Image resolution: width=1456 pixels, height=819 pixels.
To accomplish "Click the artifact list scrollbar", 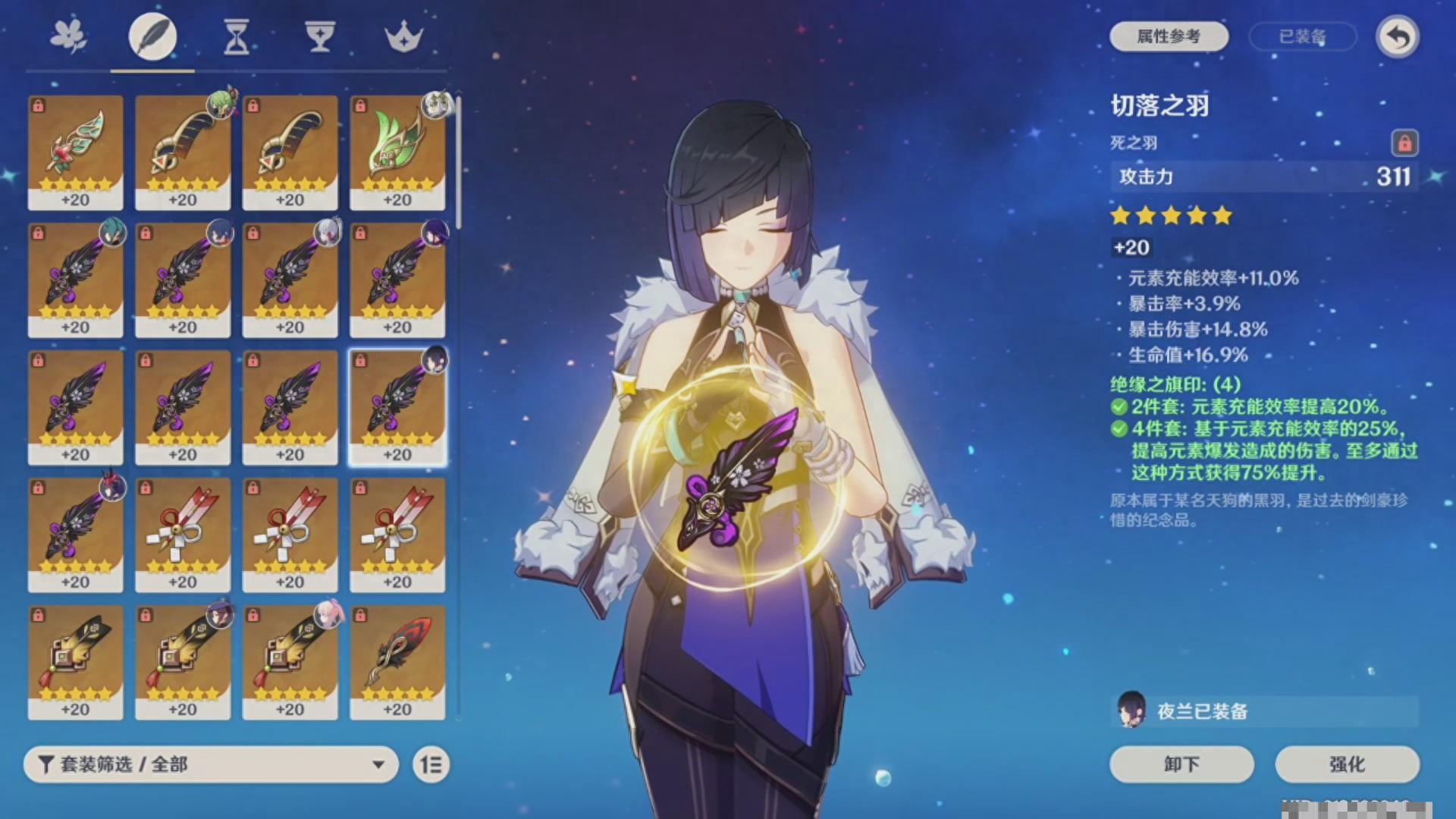I will pos(458,159).
